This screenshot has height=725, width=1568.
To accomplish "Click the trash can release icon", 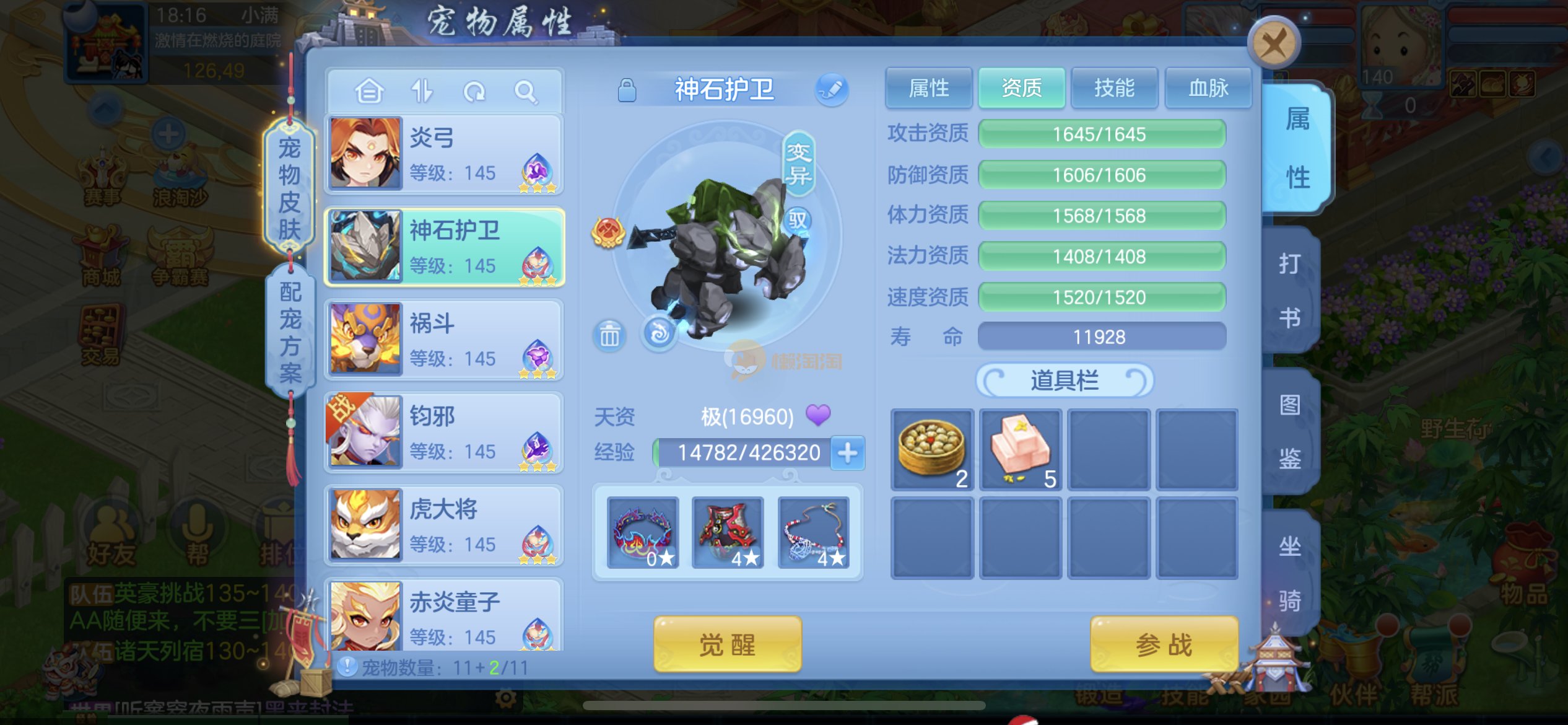I will [609, 336].
